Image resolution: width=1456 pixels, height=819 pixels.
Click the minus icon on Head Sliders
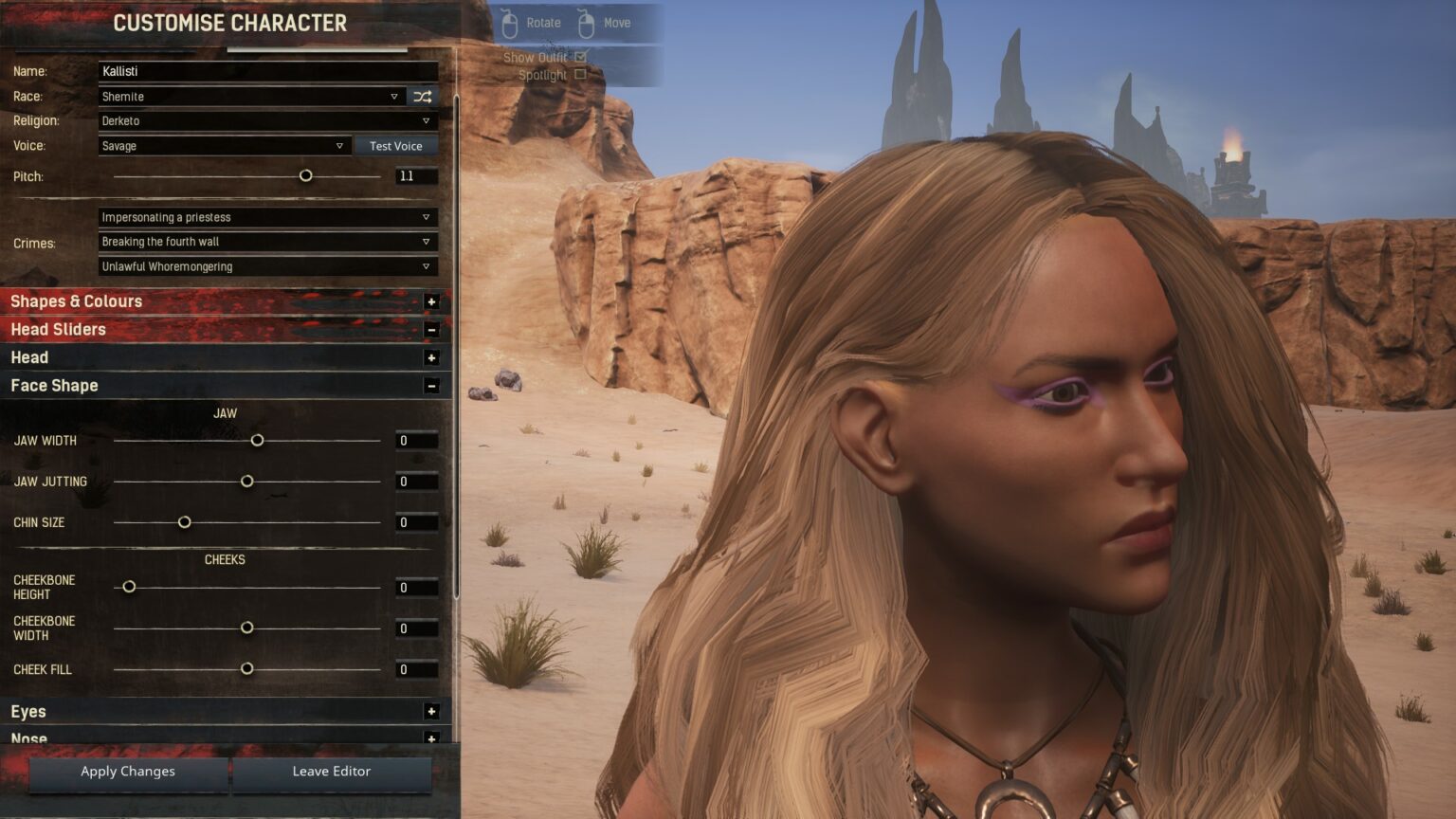coord(432,329)
